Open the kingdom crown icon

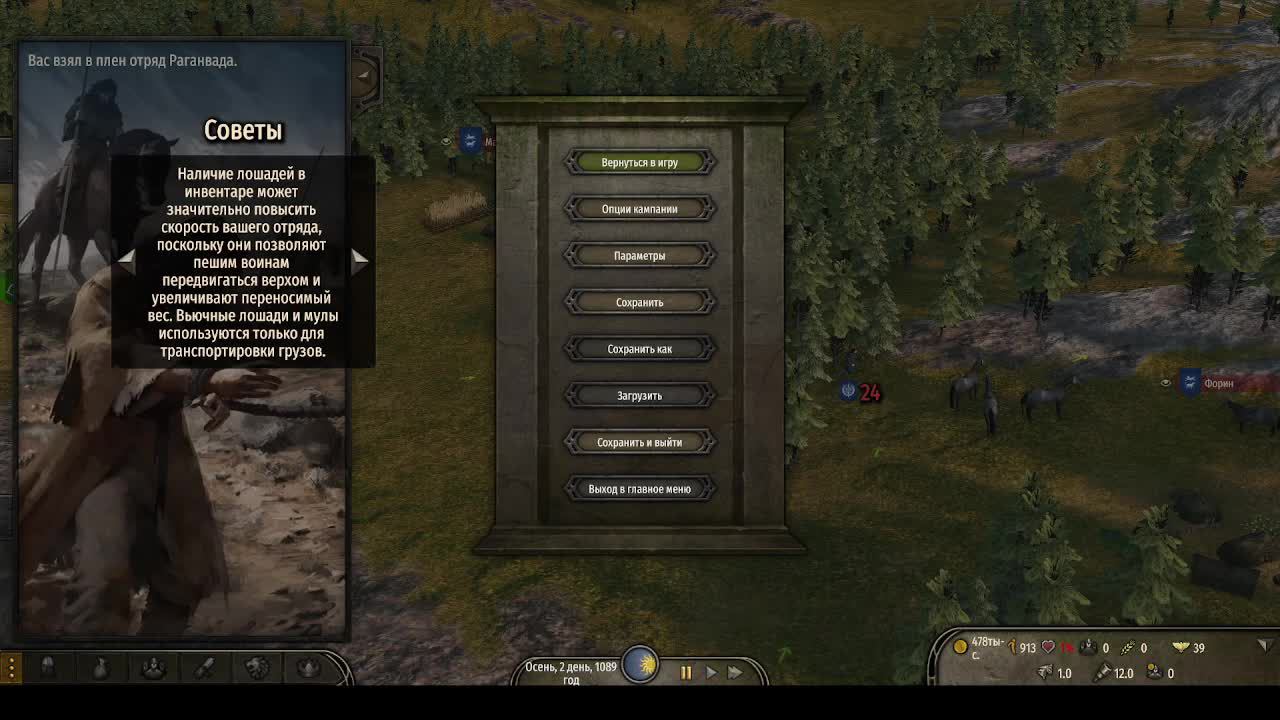tap(310, 668)
